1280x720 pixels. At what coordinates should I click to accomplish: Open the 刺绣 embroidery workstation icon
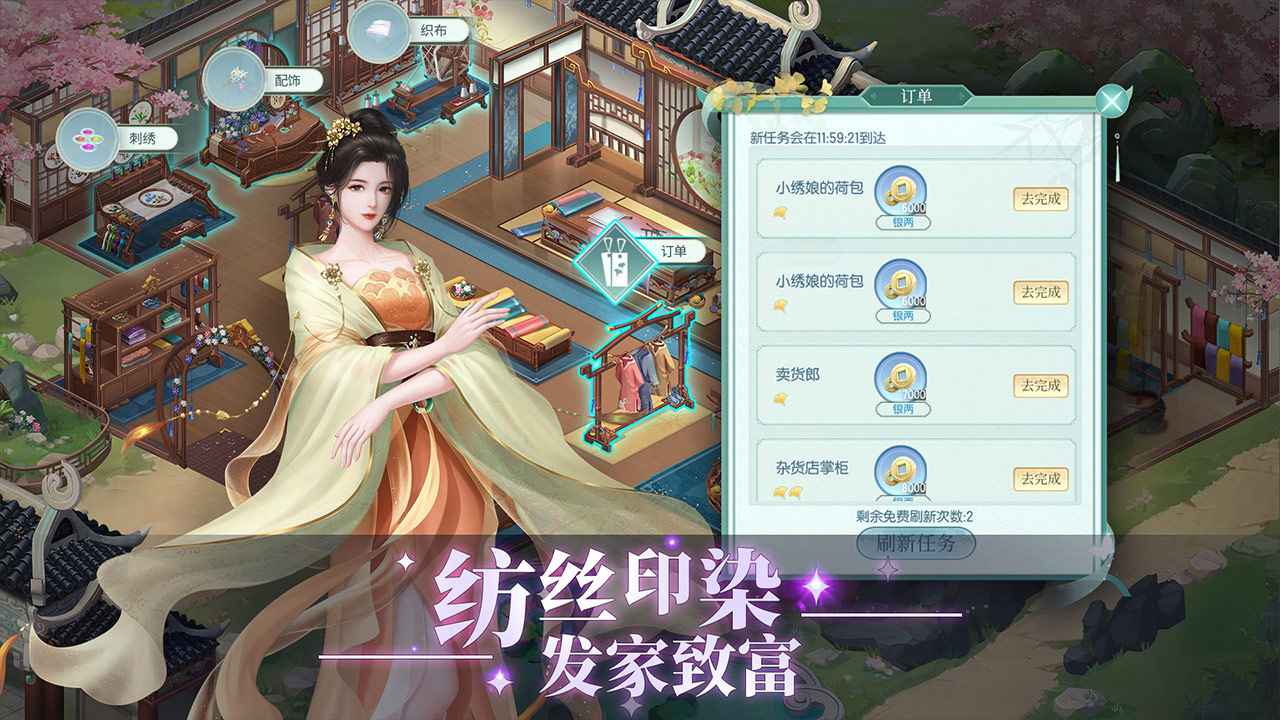pos(87,141)
